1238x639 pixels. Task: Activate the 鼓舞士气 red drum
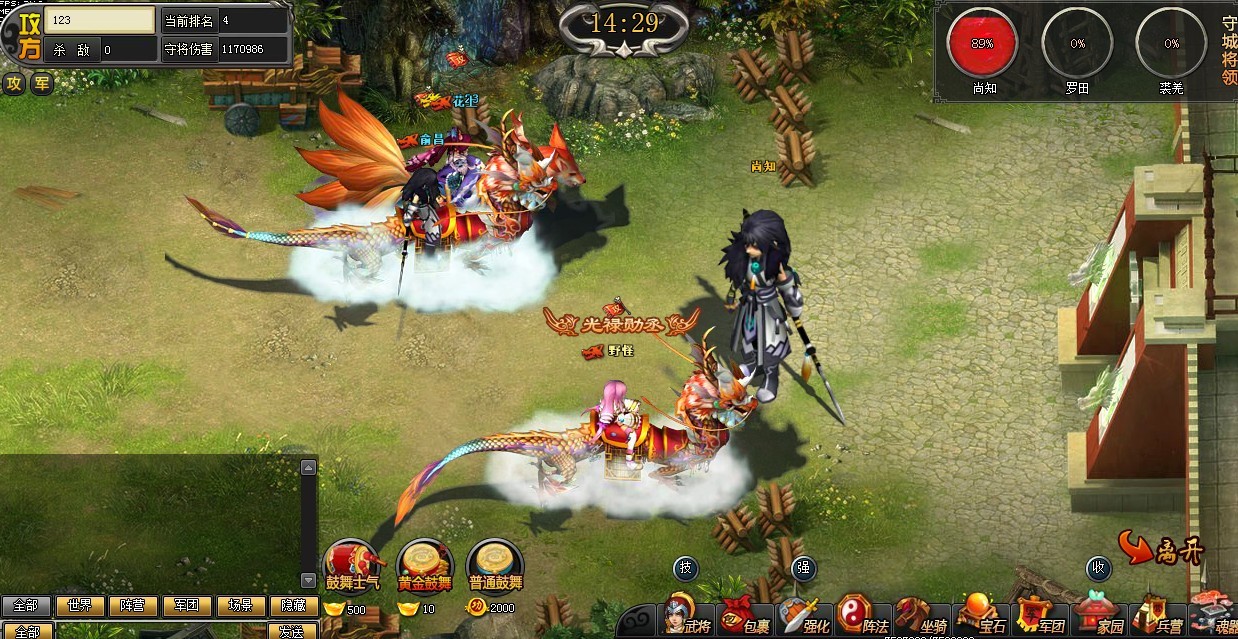(353, 565)
